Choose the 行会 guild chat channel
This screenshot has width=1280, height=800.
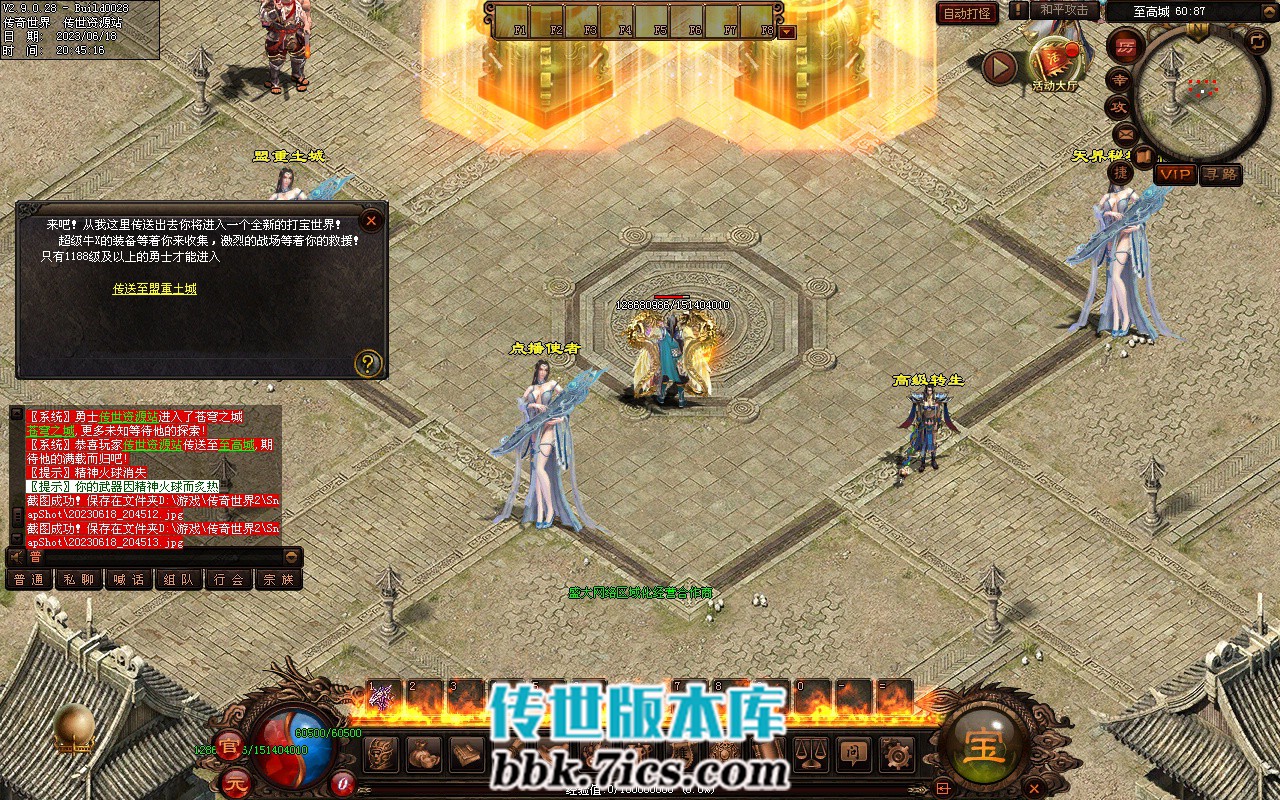[229, 579]
